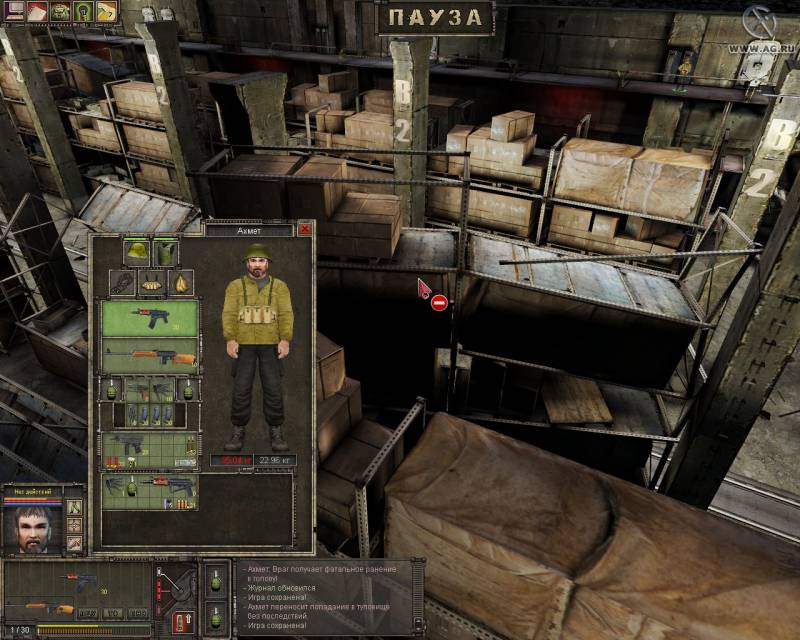Pick the short AK carbine in the upper weapon slot

150,318
